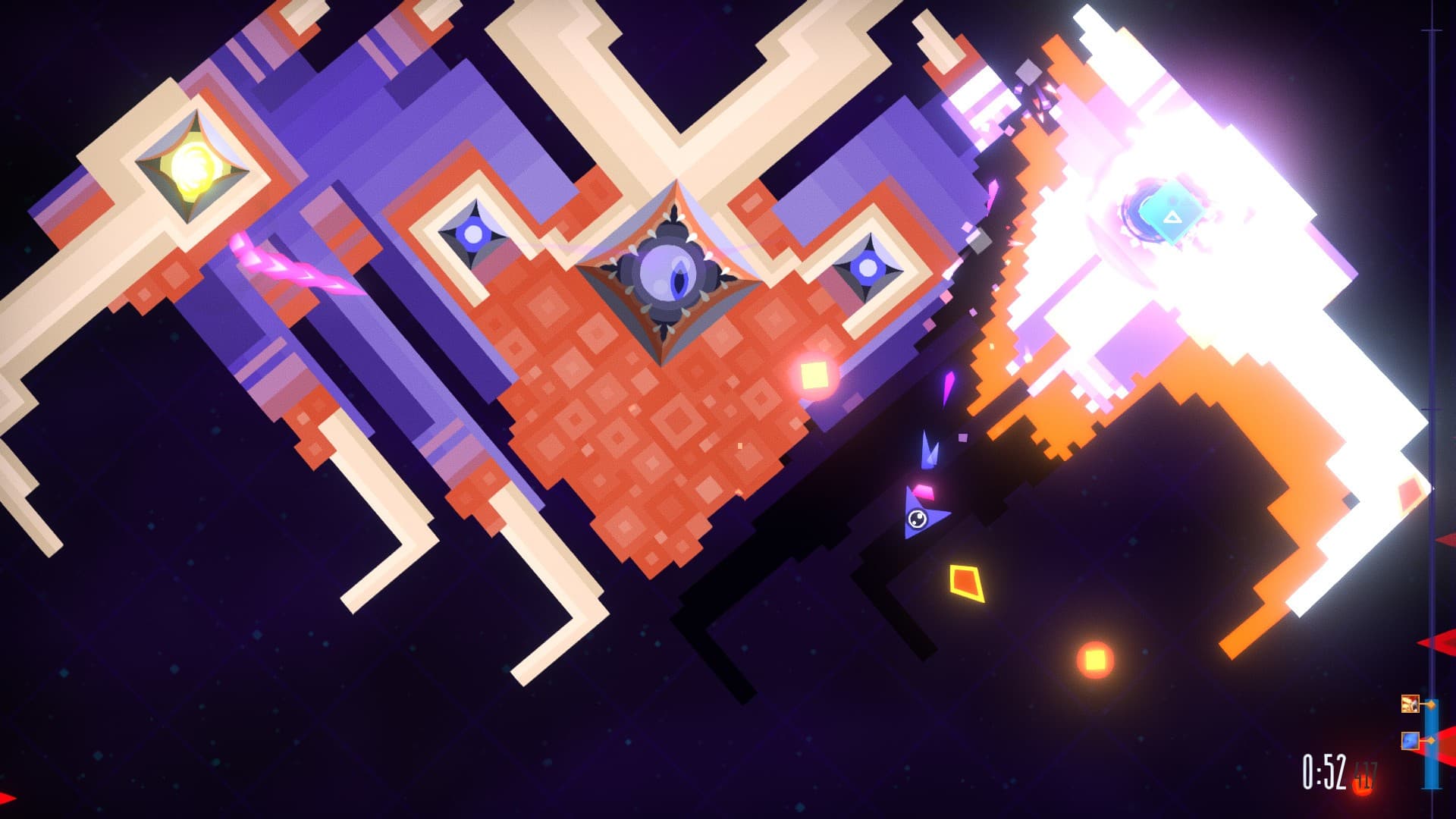Select the blue stage thumbnail on progress bar
Viewport: 1456px width, 819px height.
point(1410,740)
